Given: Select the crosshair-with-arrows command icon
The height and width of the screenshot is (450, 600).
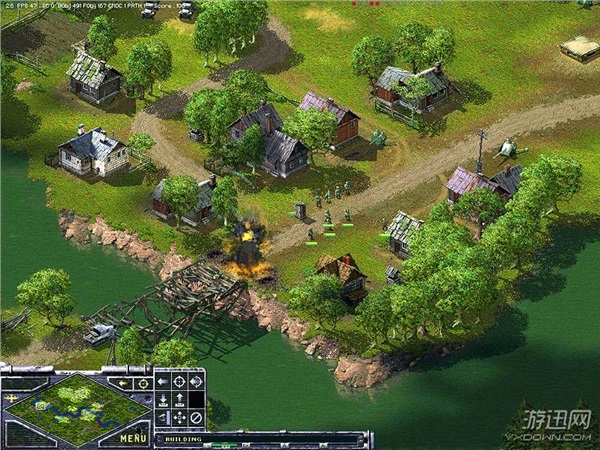Looking at the screenshot, I should coord(196,381).
